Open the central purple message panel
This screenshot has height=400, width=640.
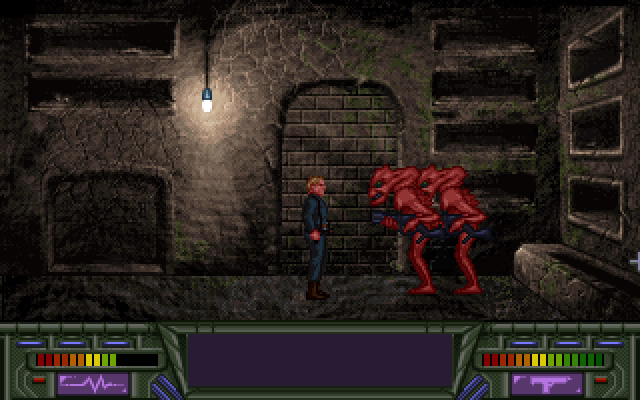point(320,360)
